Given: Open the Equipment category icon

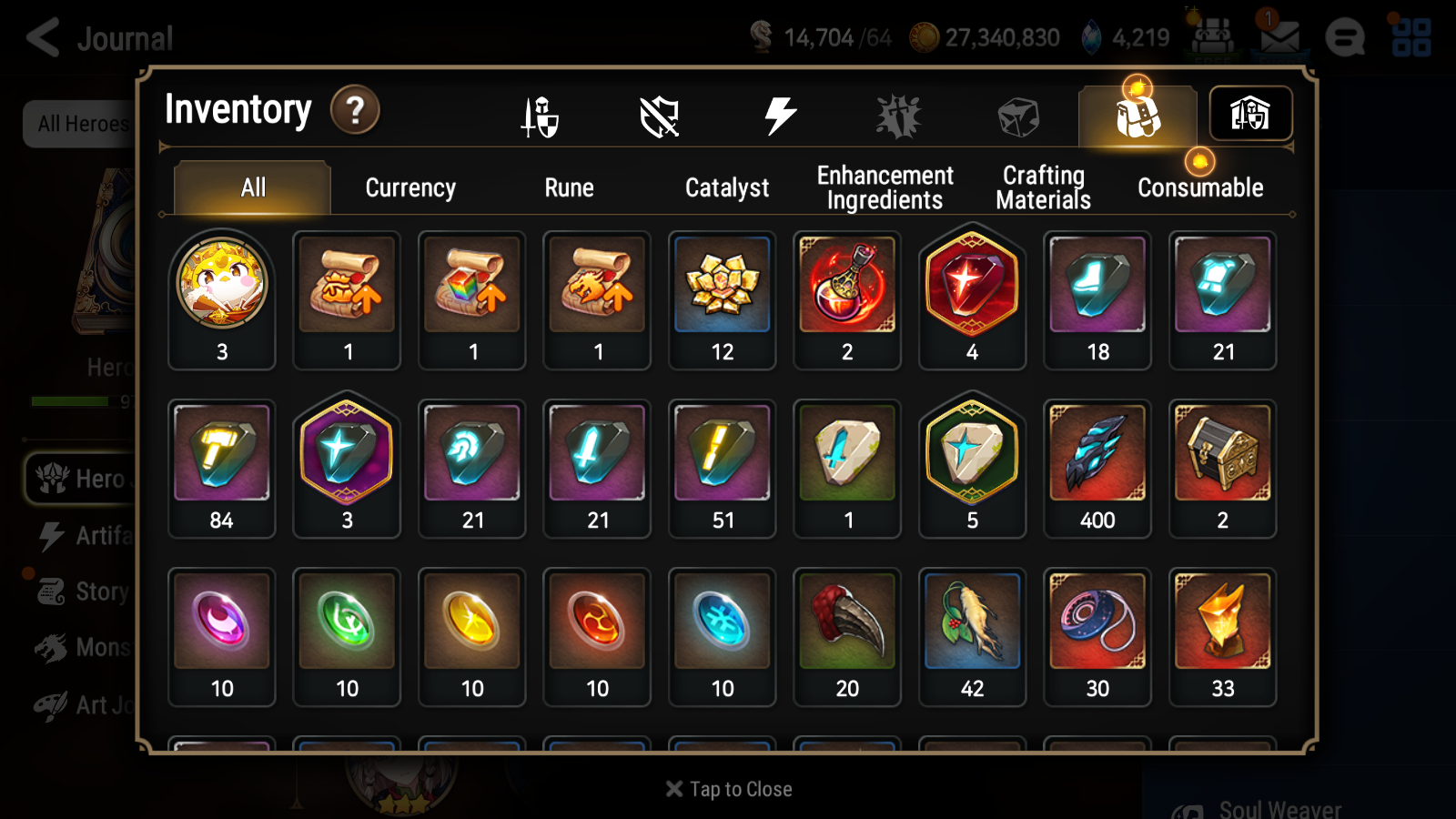Looking at the screenshot, I should (540, 115).
